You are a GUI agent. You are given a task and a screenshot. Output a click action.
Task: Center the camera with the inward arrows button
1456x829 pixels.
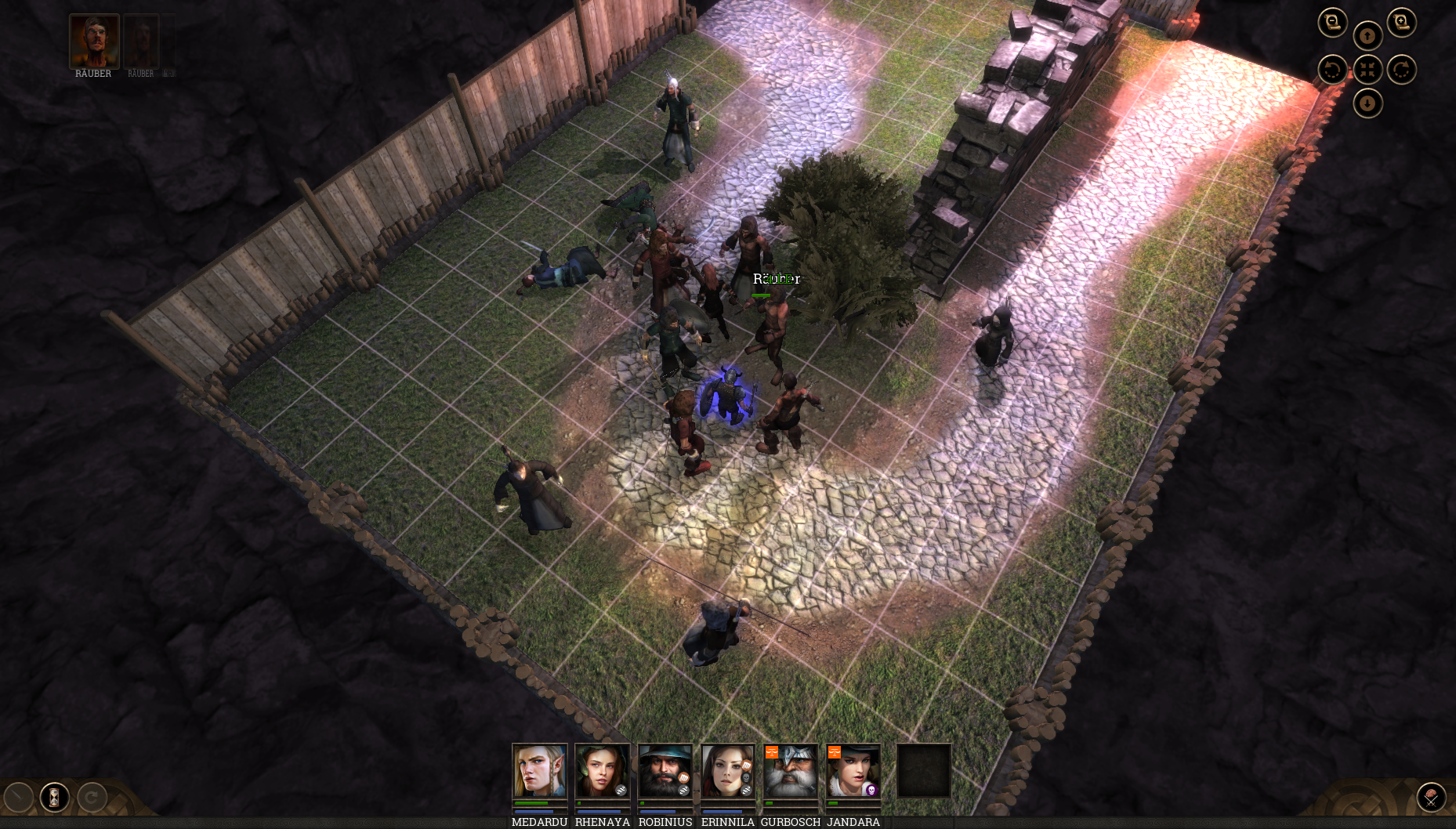coord(1367,70)
